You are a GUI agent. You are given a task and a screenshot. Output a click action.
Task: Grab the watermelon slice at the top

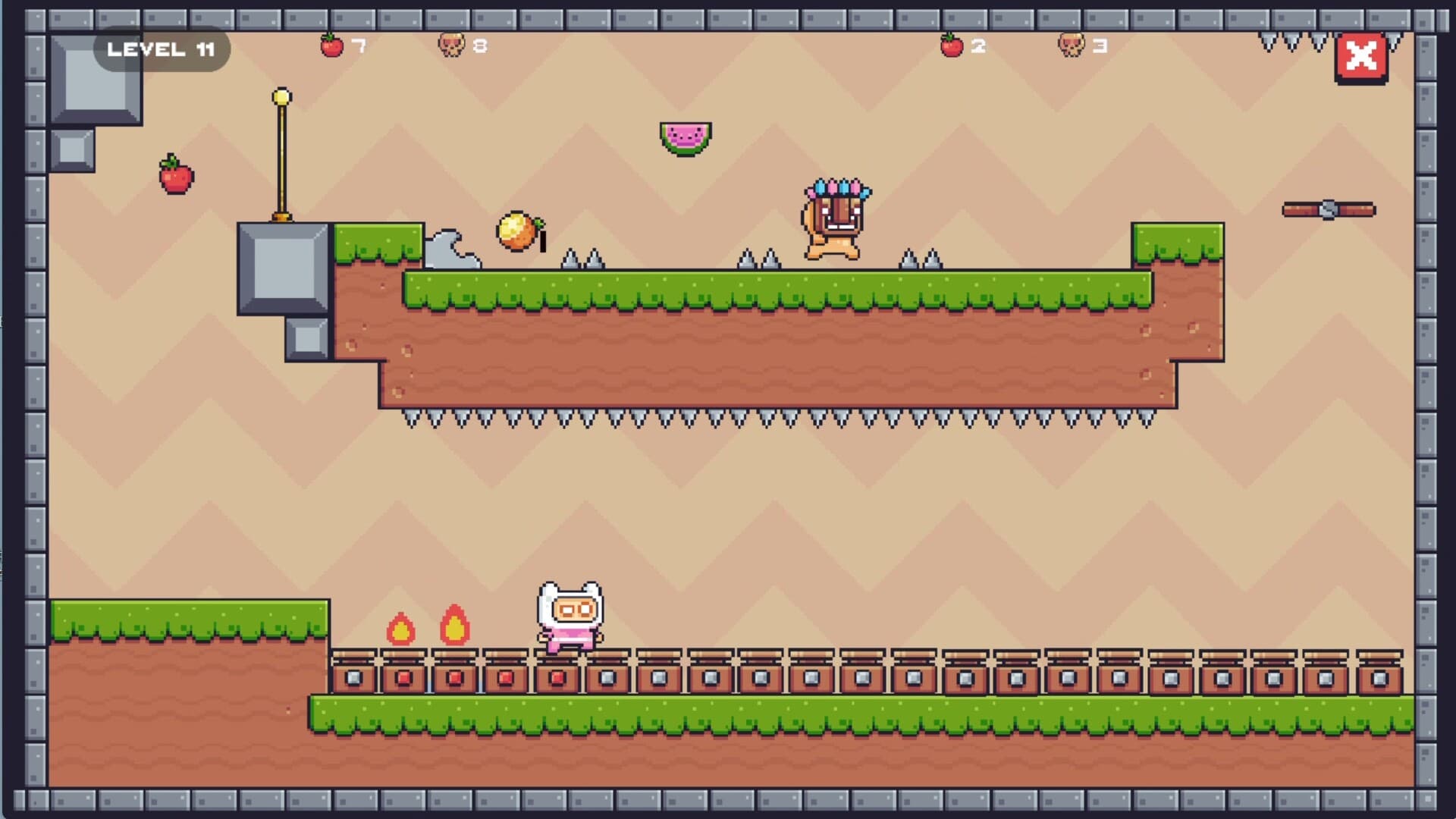[x=685, y=136]
